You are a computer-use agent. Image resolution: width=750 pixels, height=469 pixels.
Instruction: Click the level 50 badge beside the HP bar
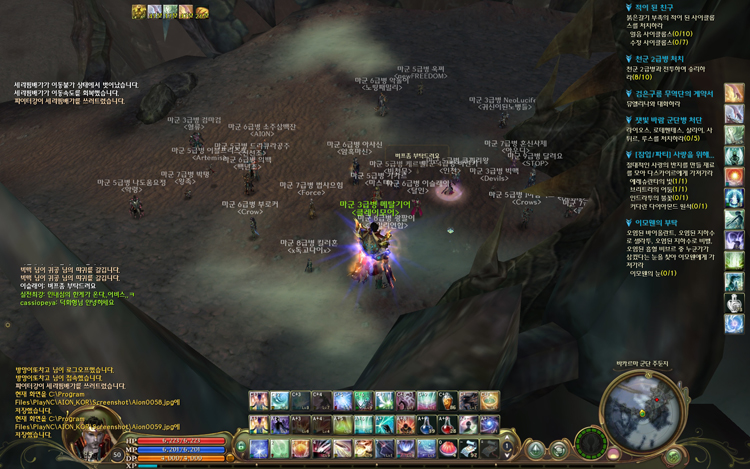pyautogui.click(x=118, y=454)
